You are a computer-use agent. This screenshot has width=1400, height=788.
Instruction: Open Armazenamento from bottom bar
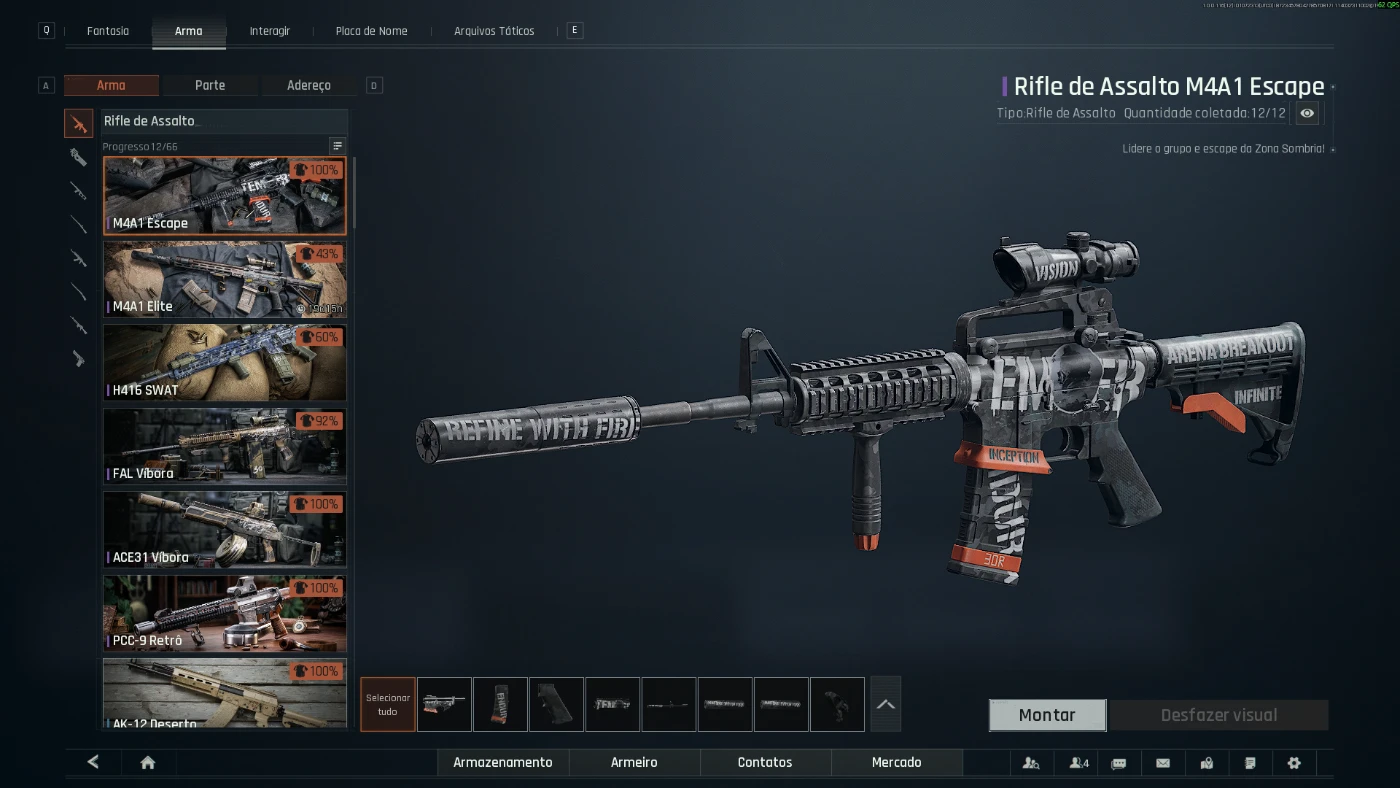[503, 762]
